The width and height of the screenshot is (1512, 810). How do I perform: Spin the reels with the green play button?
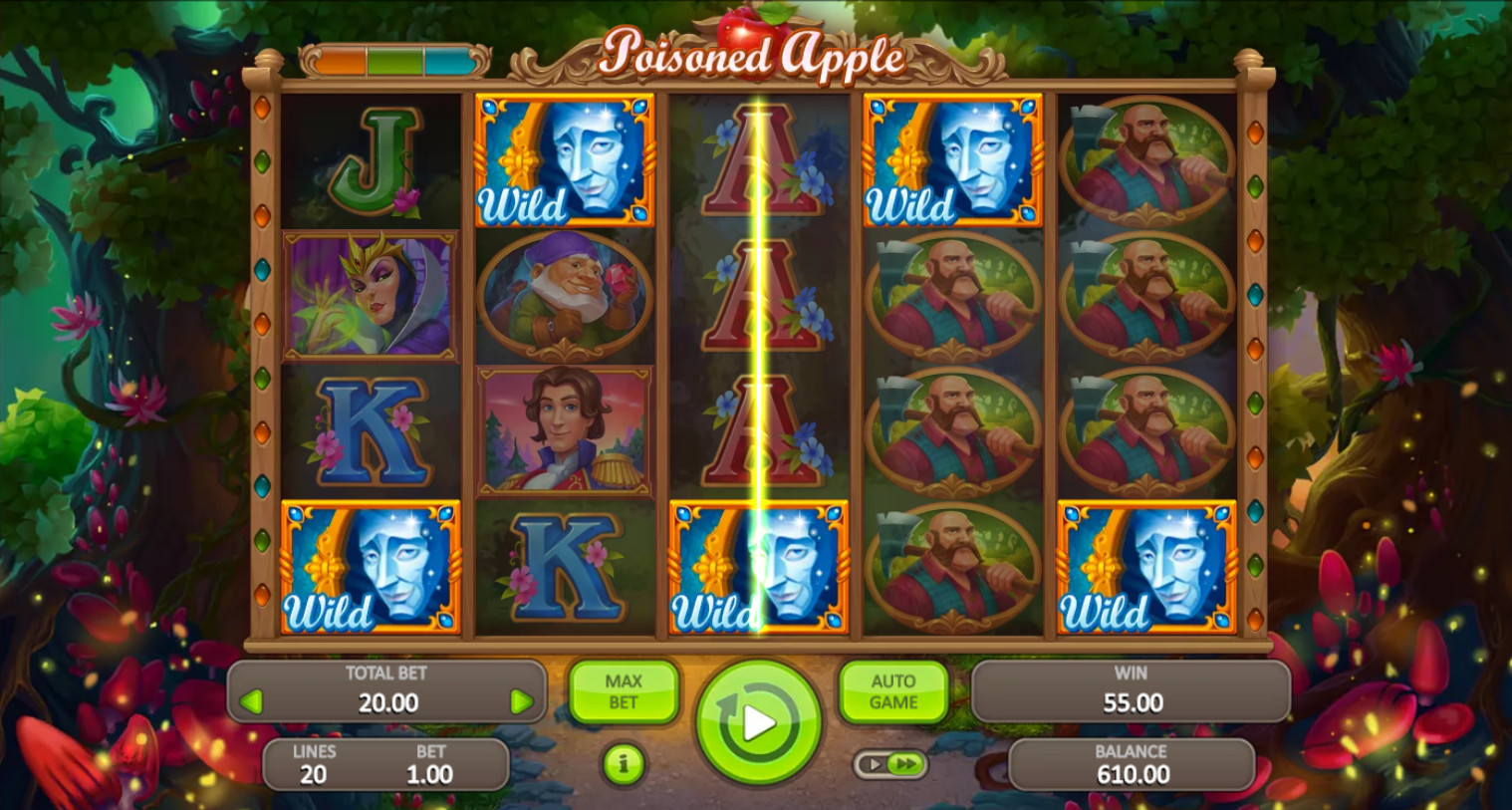[758, 721]
